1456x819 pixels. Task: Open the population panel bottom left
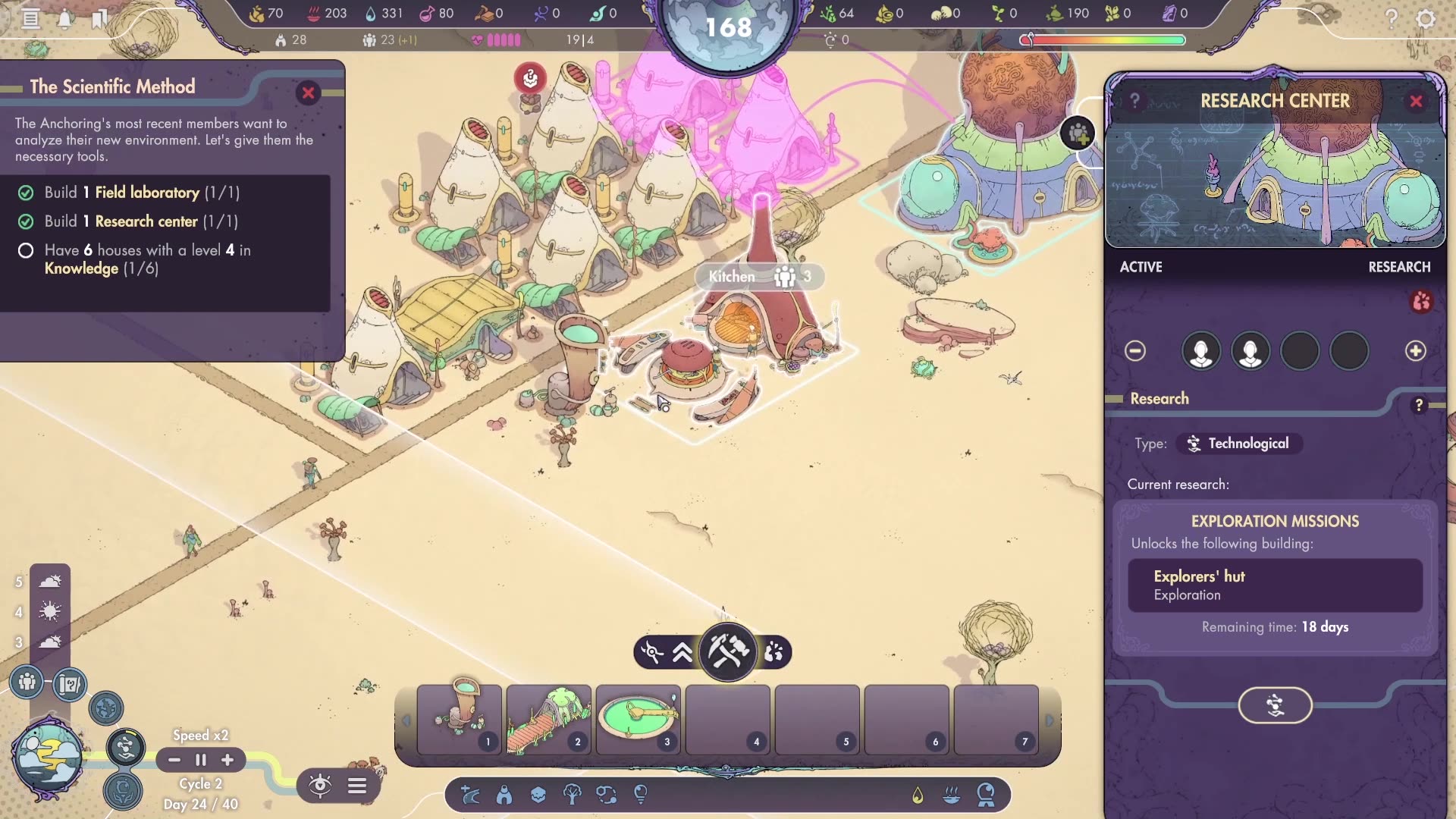25,683
